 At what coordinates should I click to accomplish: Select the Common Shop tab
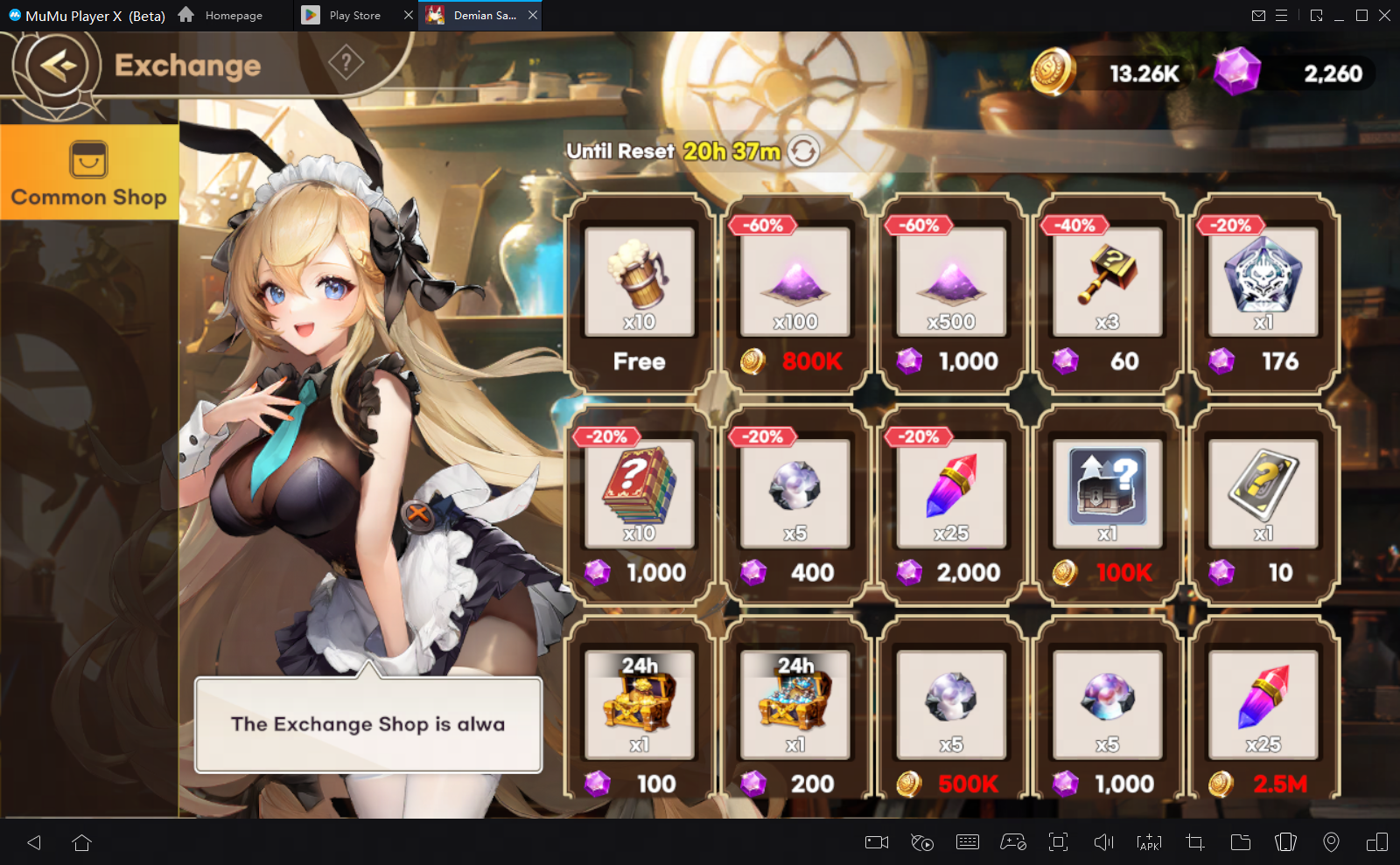[89, 172]
